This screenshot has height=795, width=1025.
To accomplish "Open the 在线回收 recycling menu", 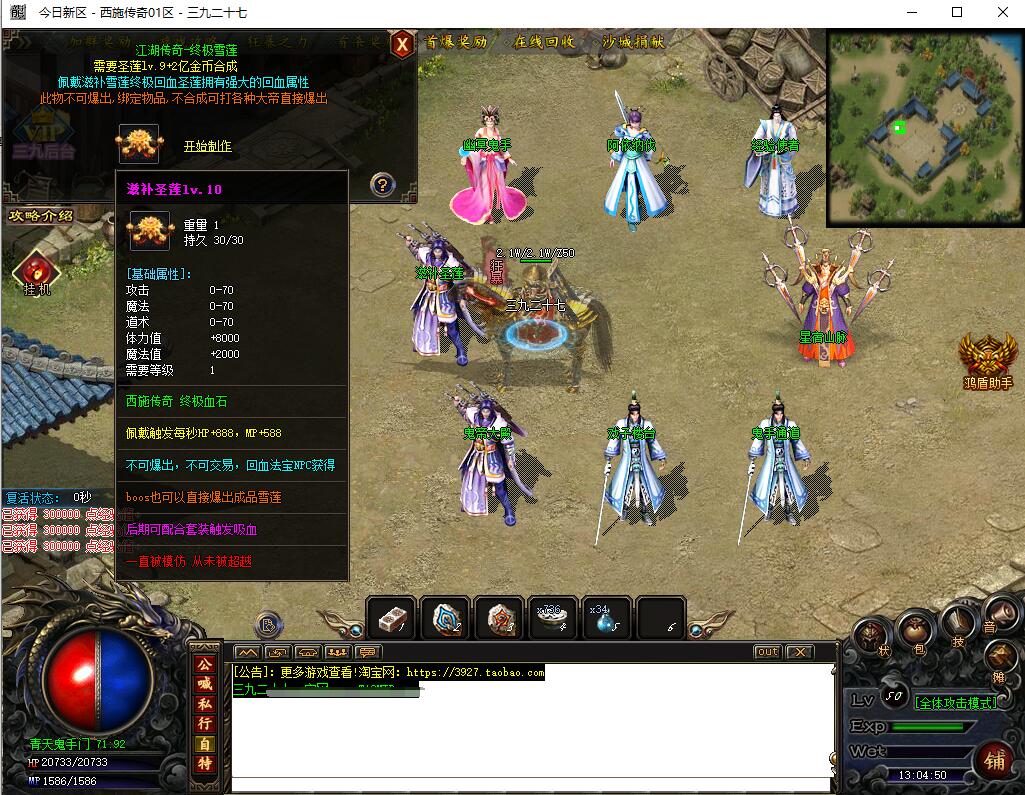I will [544, 43].
